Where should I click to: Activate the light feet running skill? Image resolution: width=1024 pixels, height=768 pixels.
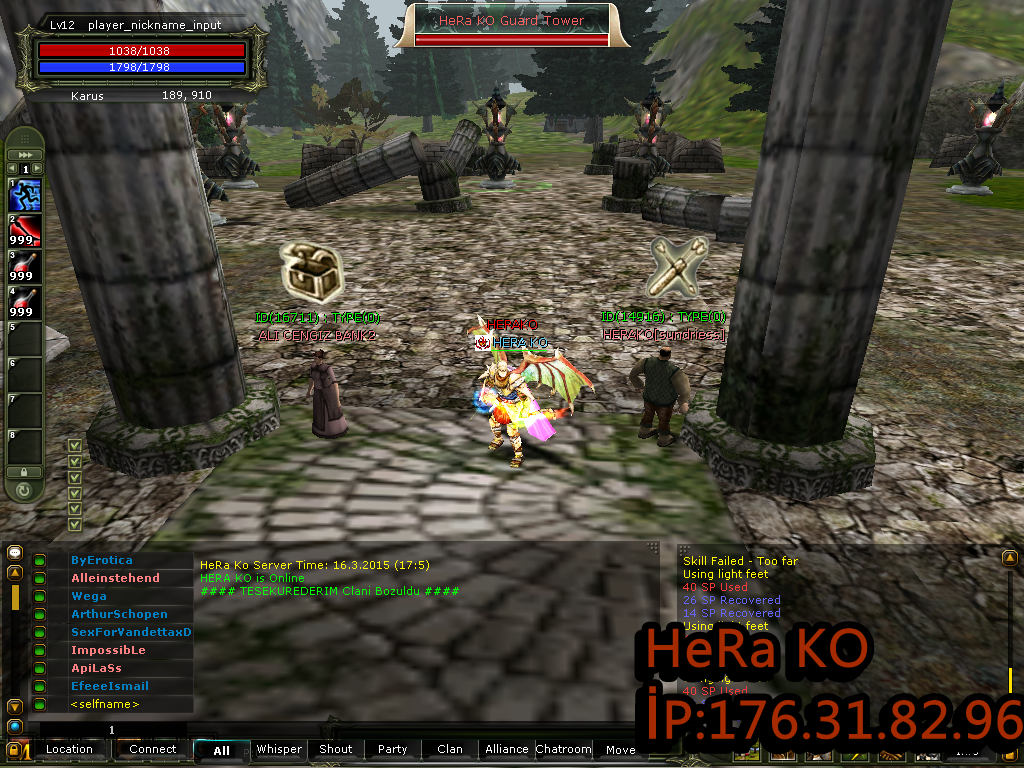(26, 195)
